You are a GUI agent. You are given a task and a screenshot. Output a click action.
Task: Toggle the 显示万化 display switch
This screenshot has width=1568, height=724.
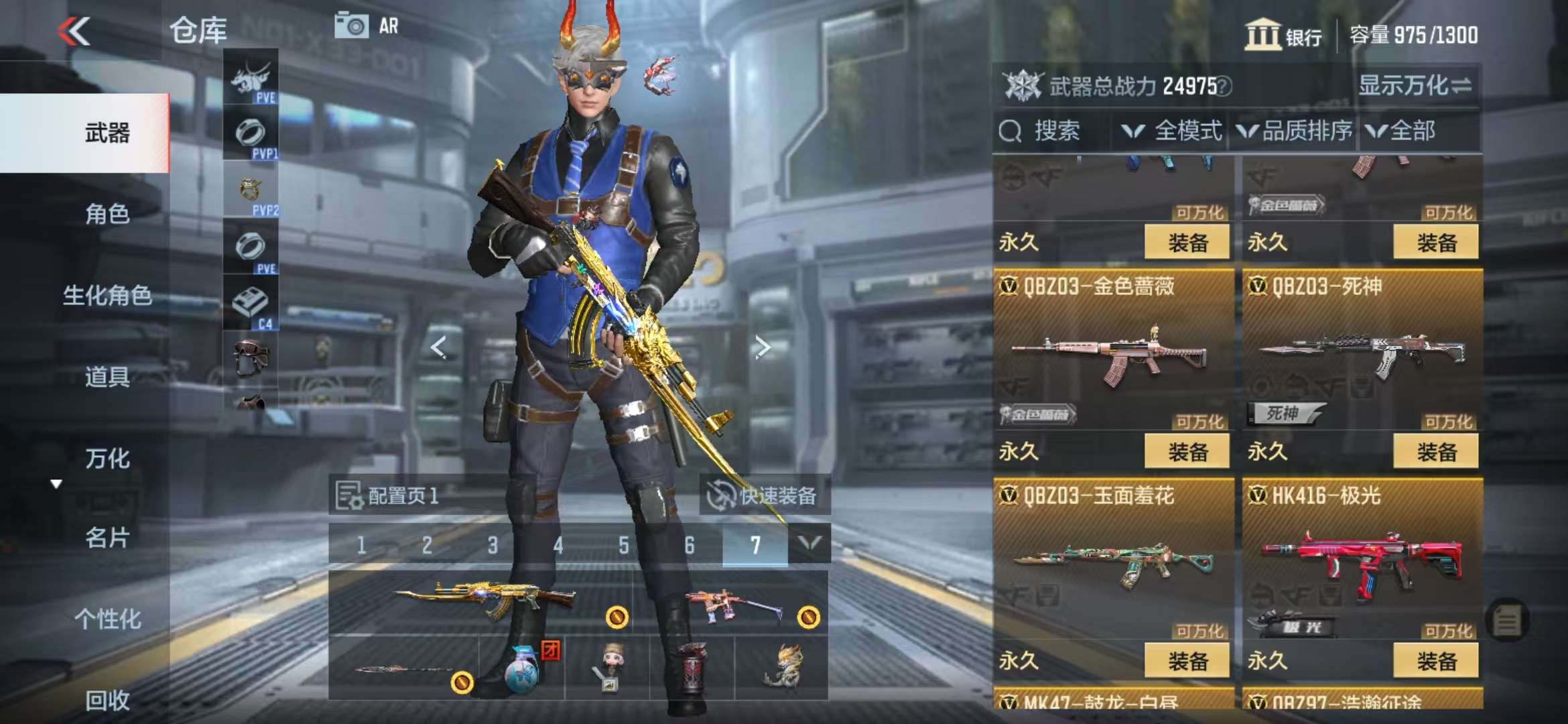pos(1415,86)
